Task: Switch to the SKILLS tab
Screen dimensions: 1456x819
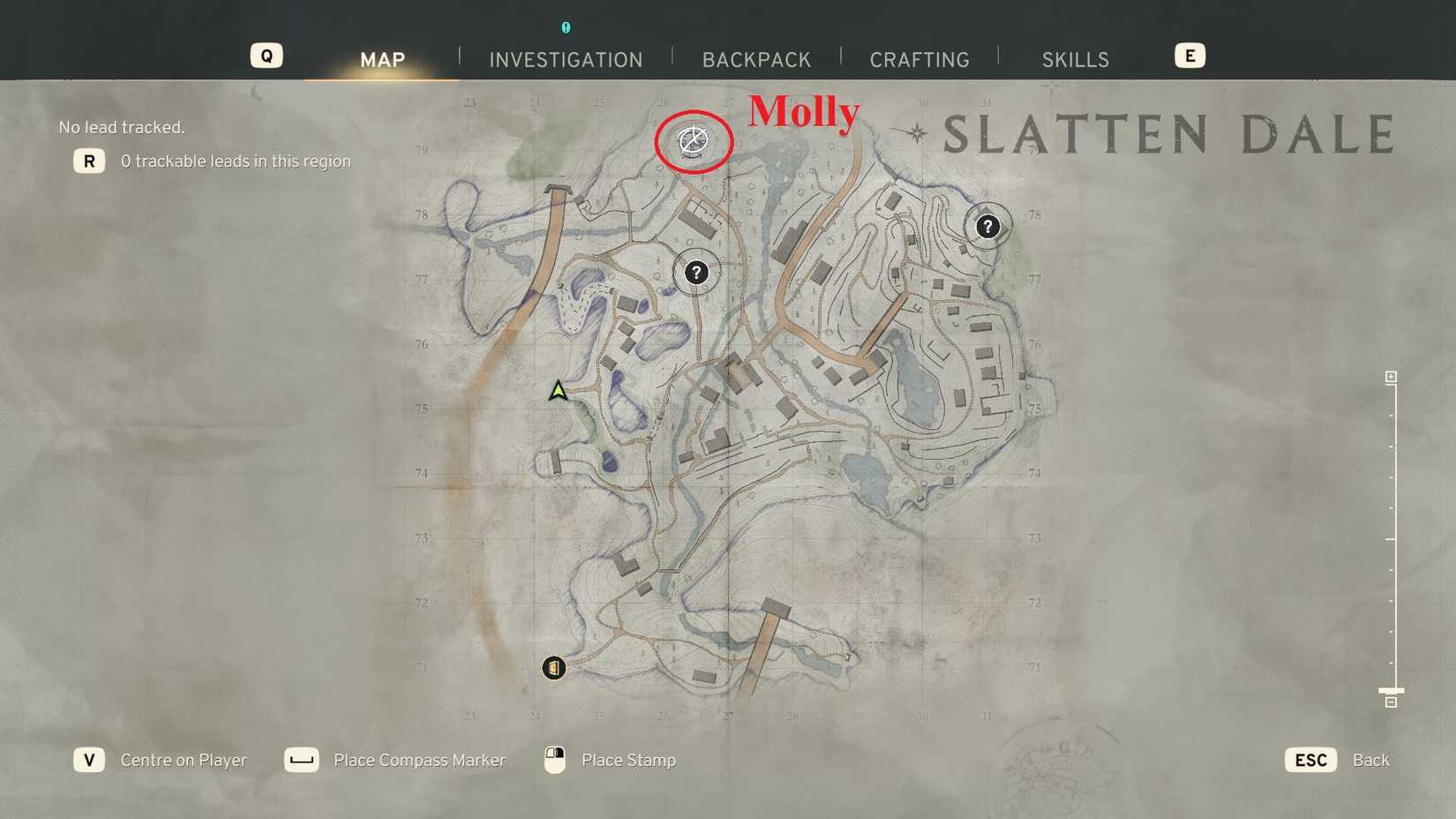Action: click(1075, 59)
